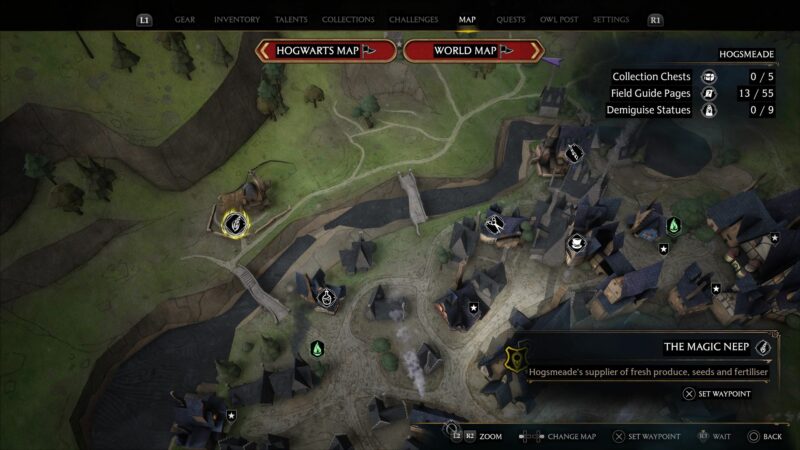Viewport: 800px width, 450px height.
Task: Switch to the Inventory tab
Action: click(x=237, y=19)
